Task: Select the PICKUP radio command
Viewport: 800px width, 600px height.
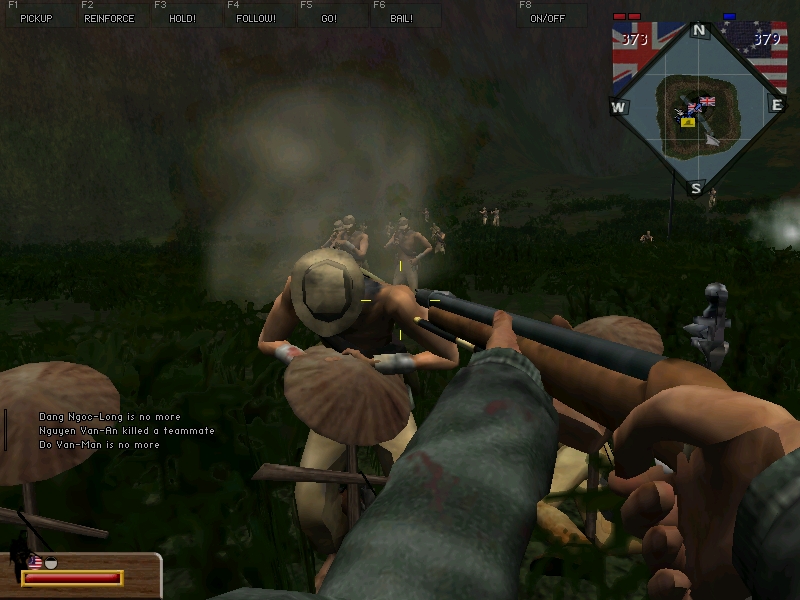Action: [x=36, y=18]
